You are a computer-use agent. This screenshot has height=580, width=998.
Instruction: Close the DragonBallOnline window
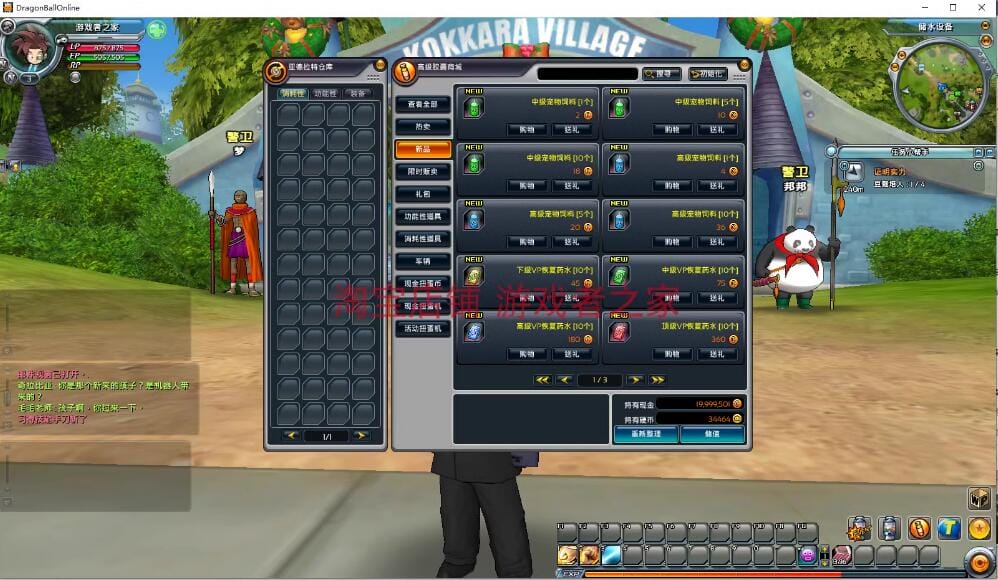click(x=980, y=8)
